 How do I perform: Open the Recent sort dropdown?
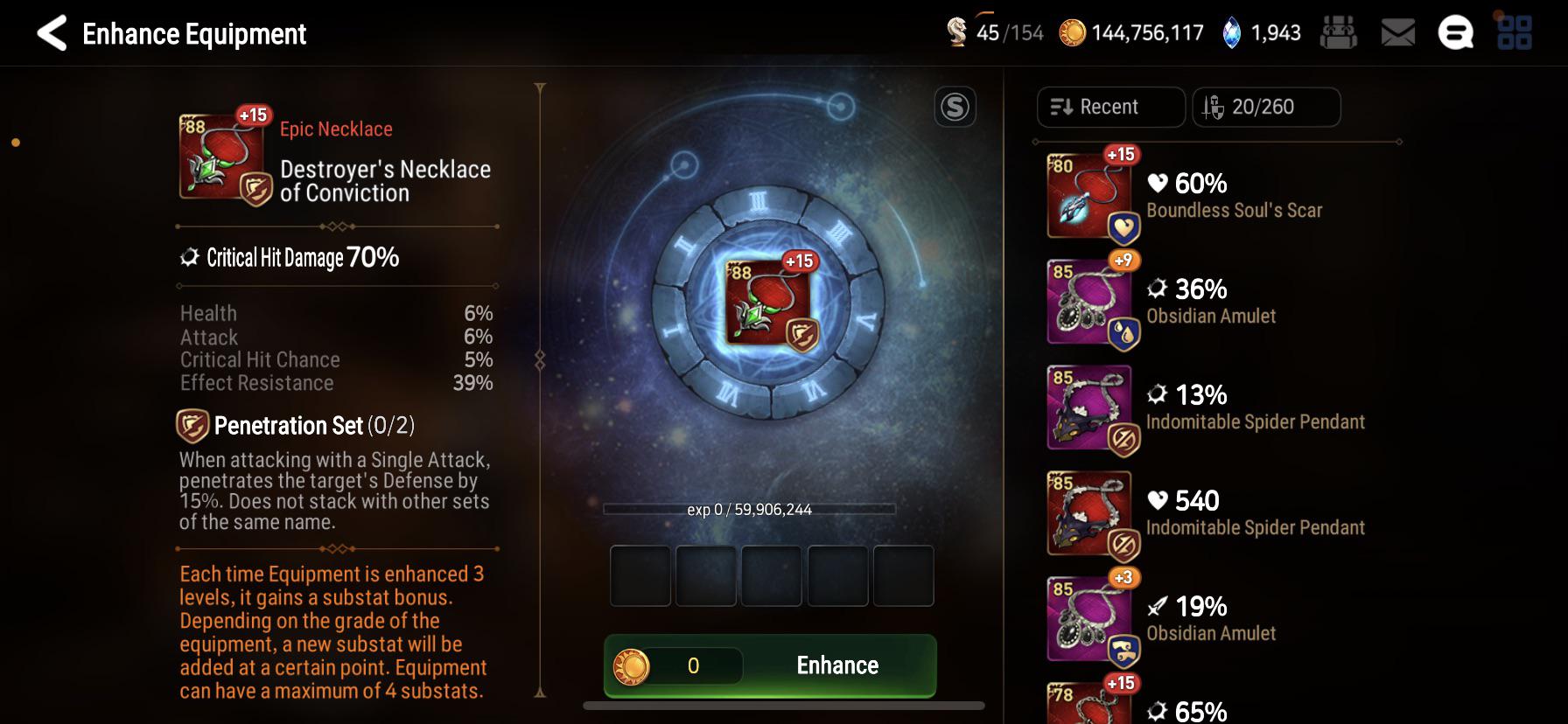(x=1110, y=107)
